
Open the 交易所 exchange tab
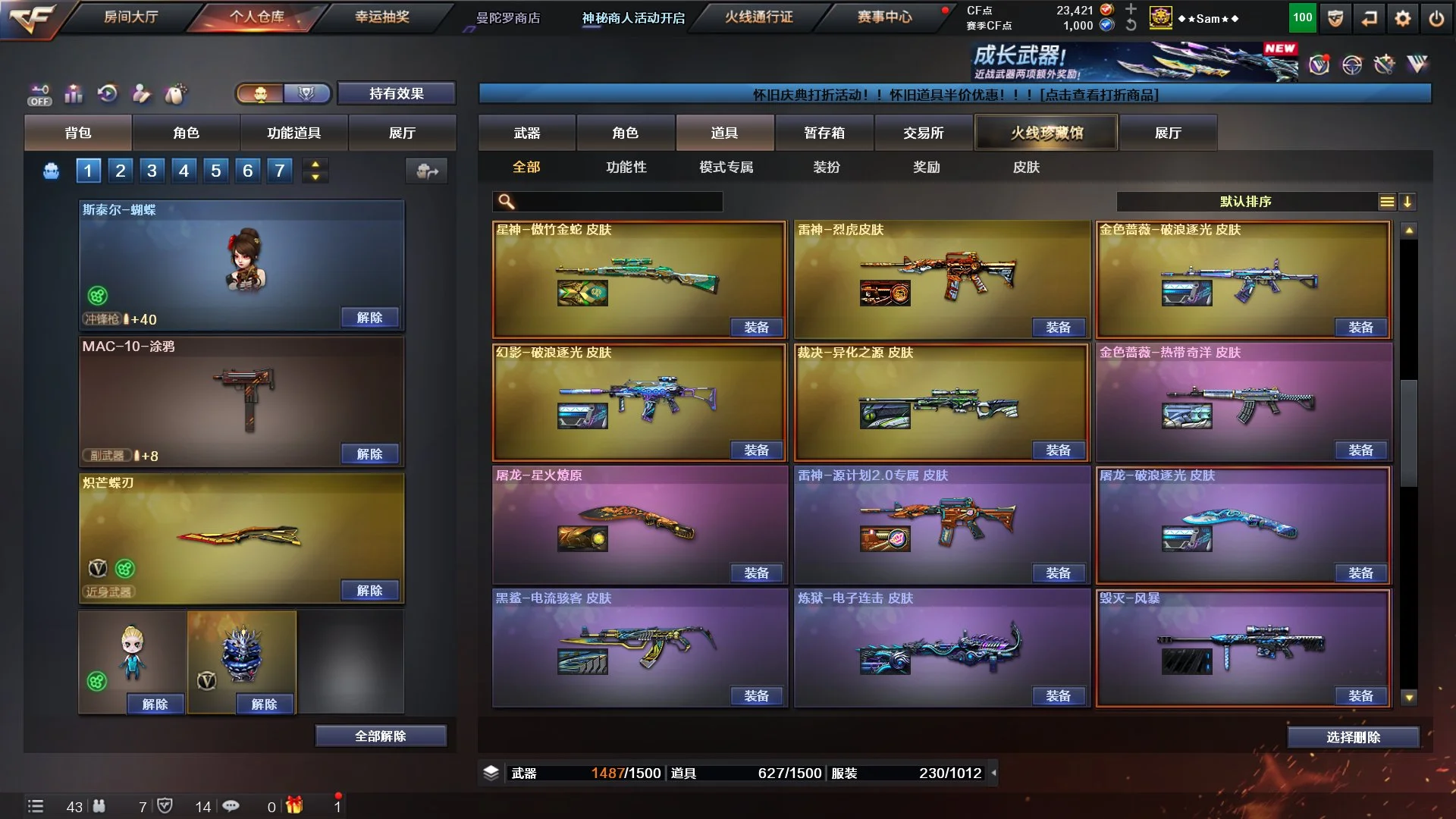tap(923, 133)
